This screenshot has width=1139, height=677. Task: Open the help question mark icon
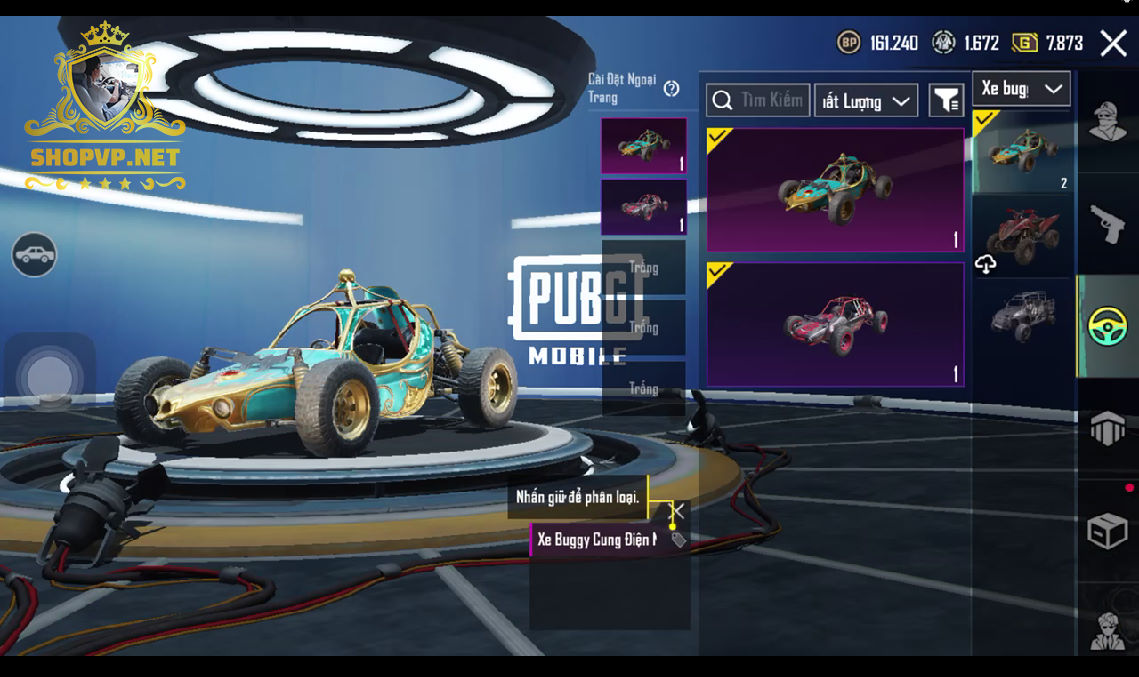[x=671, y=89]
